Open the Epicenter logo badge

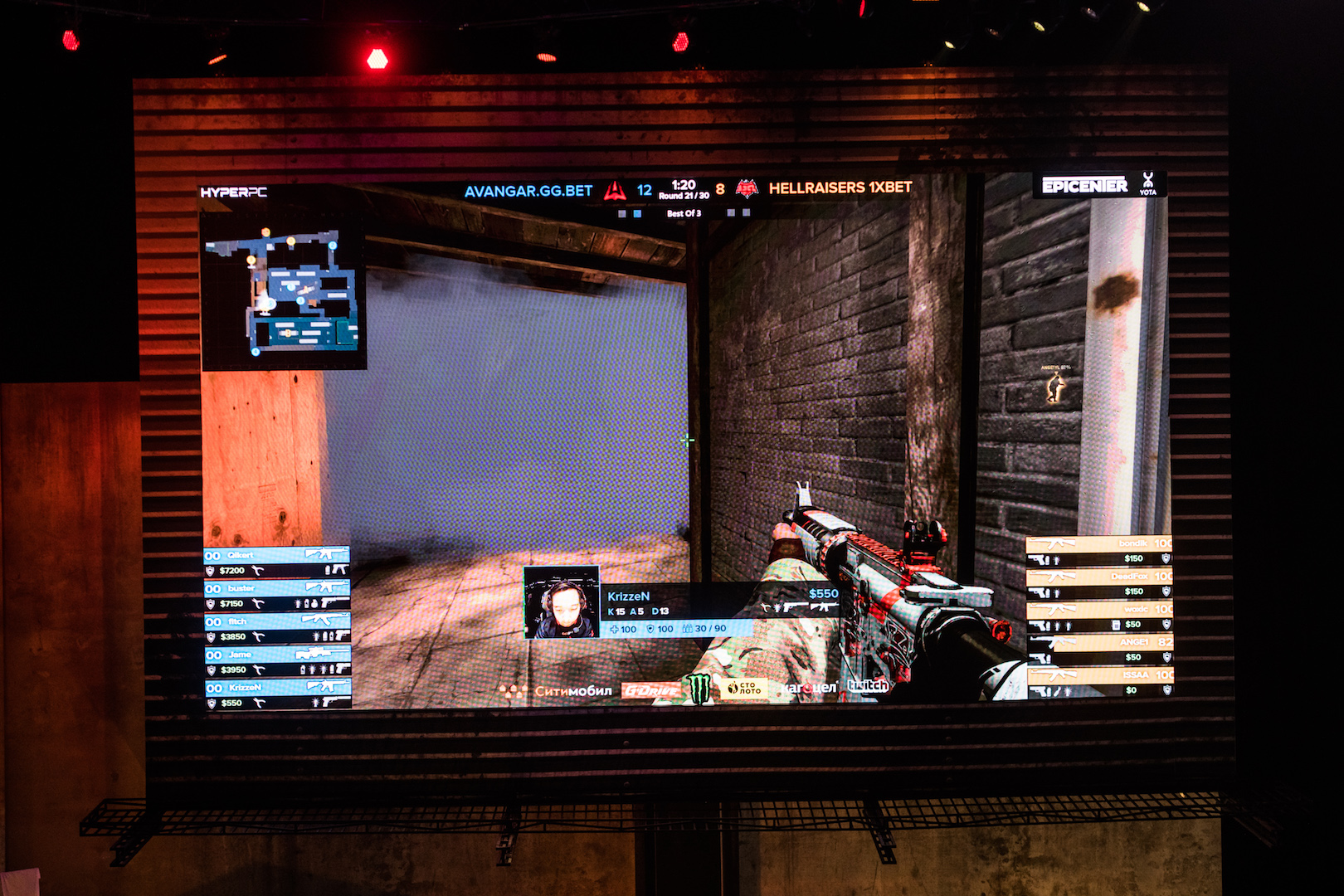1084,185
